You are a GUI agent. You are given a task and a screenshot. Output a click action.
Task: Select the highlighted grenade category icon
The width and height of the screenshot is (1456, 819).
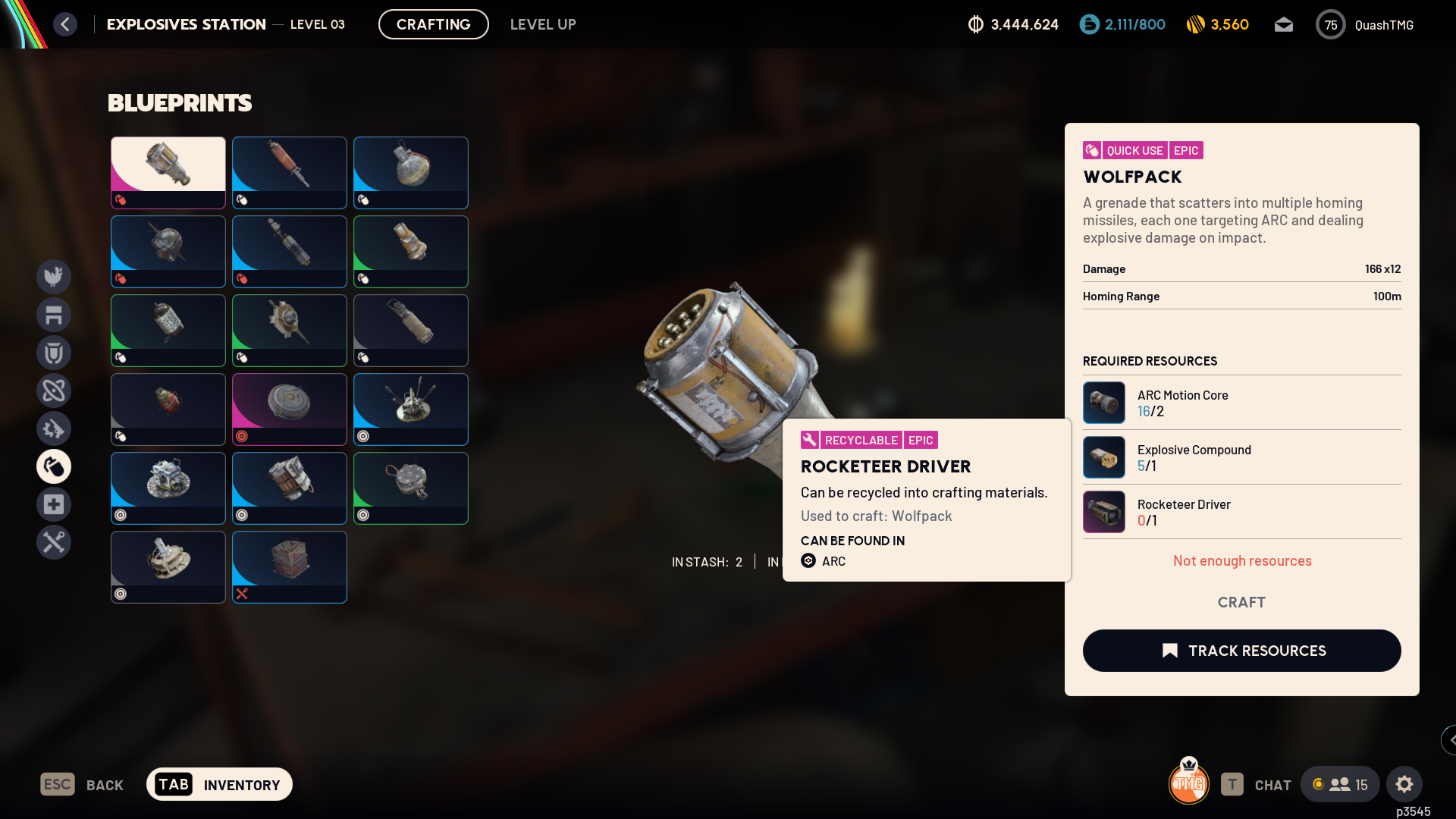tap(54, 466)
